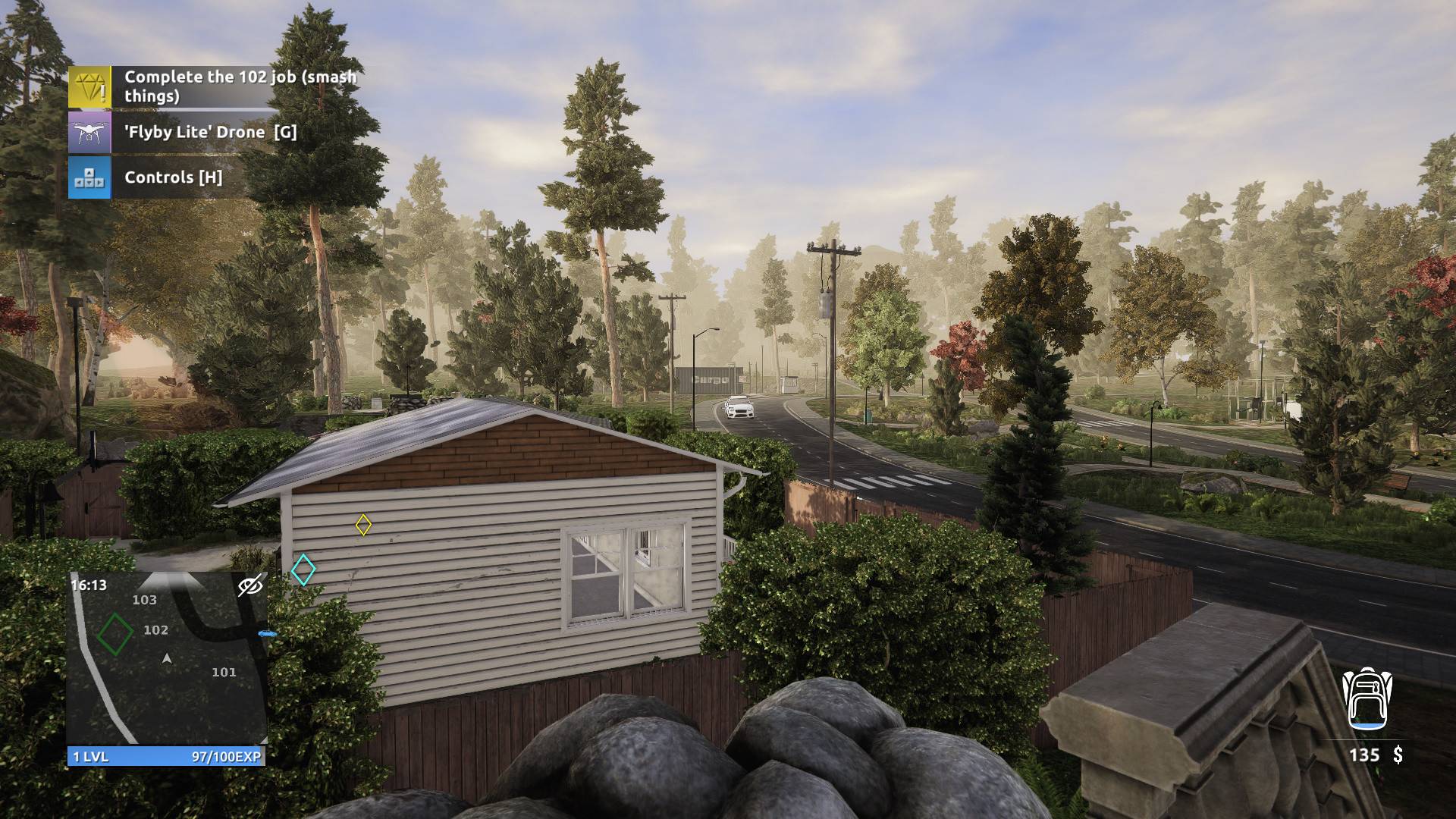
Task: Select the green diamond marker on minimap
Action: pos(115,634)
